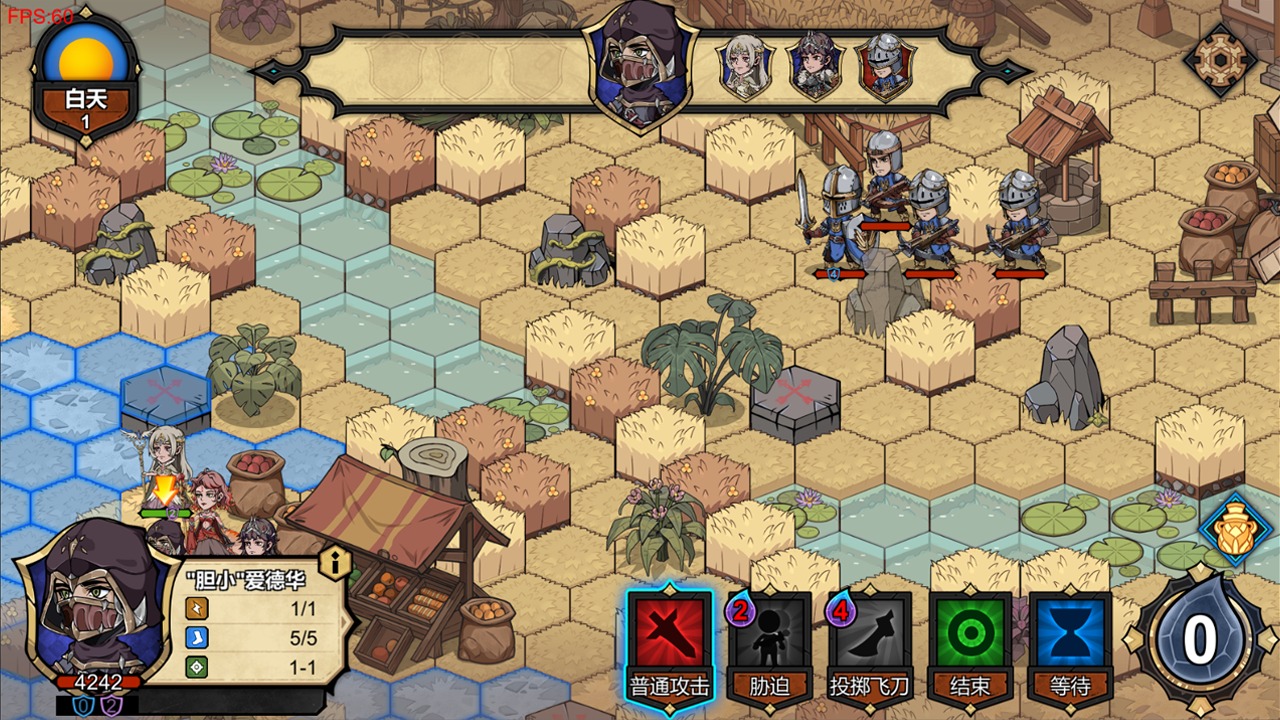The width and height of the screenshot is (1280, 720).
Task: Open the golden urn item icon
Action: tap(1236, 529)
